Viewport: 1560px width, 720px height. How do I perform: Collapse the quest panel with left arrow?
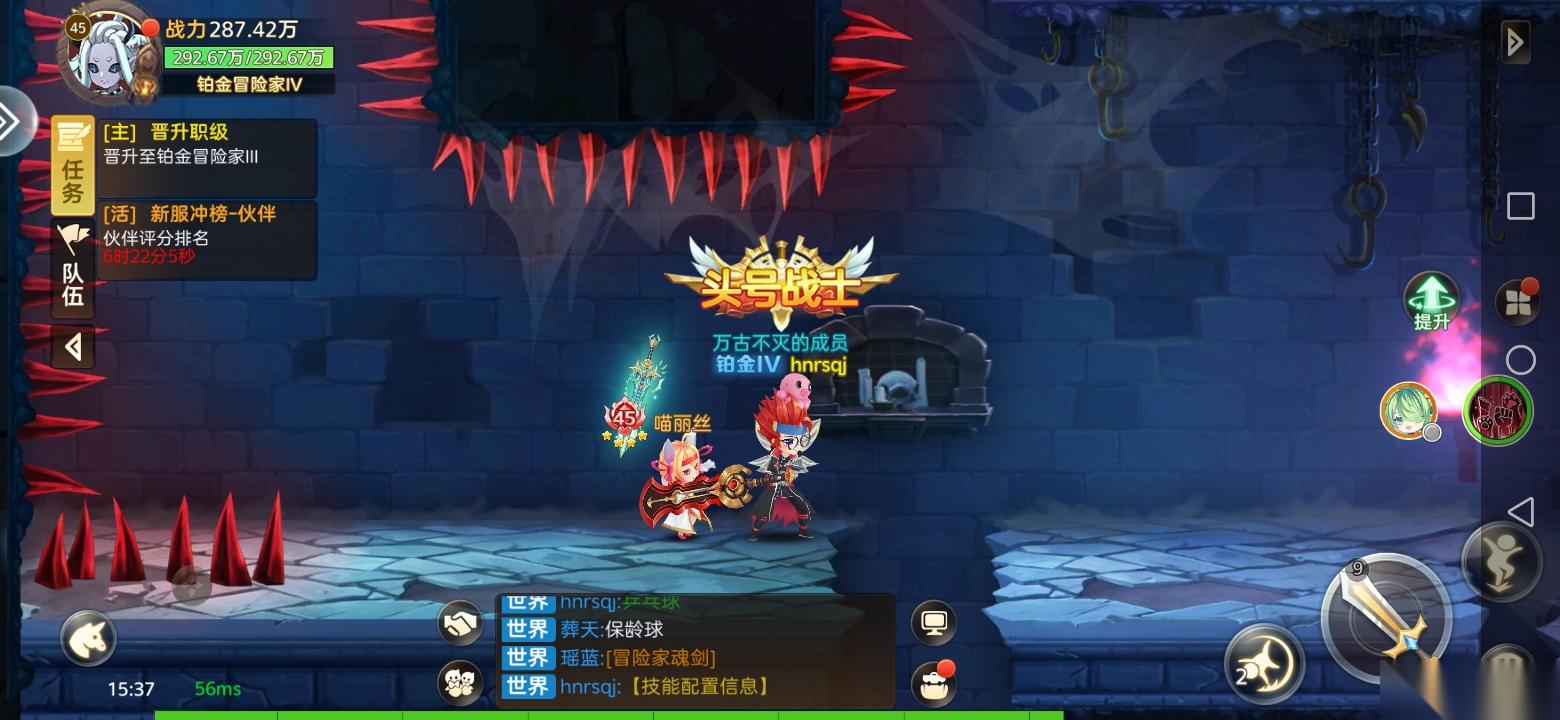click(x=73, y=347)
